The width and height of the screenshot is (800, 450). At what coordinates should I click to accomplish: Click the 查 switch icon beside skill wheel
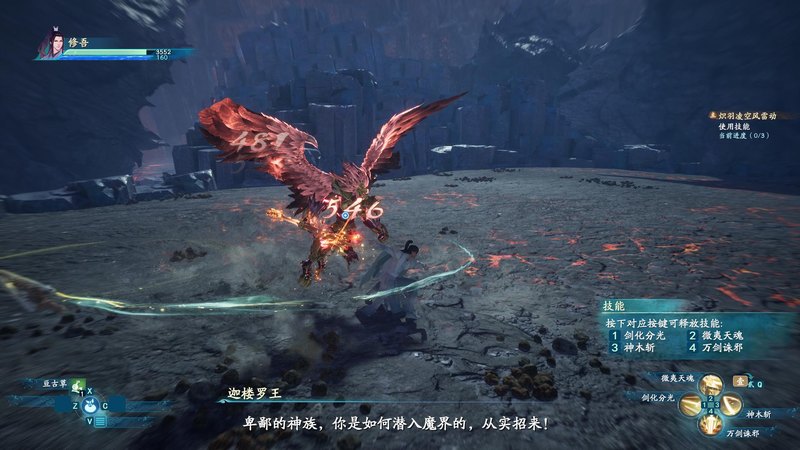[x=738, y=381]
